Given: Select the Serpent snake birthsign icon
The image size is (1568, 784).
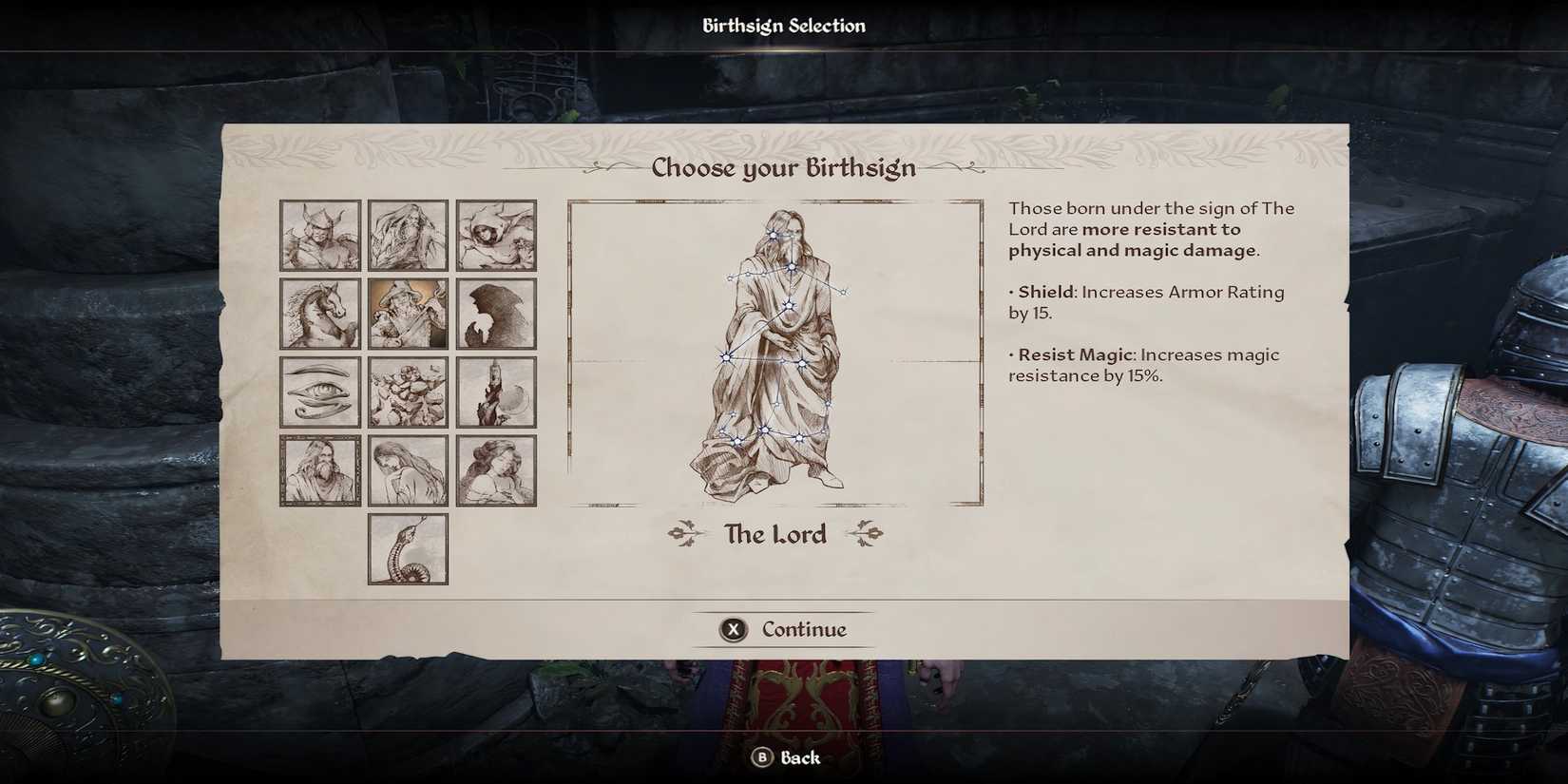Looking at the screenshot, I should coord(408,547).
